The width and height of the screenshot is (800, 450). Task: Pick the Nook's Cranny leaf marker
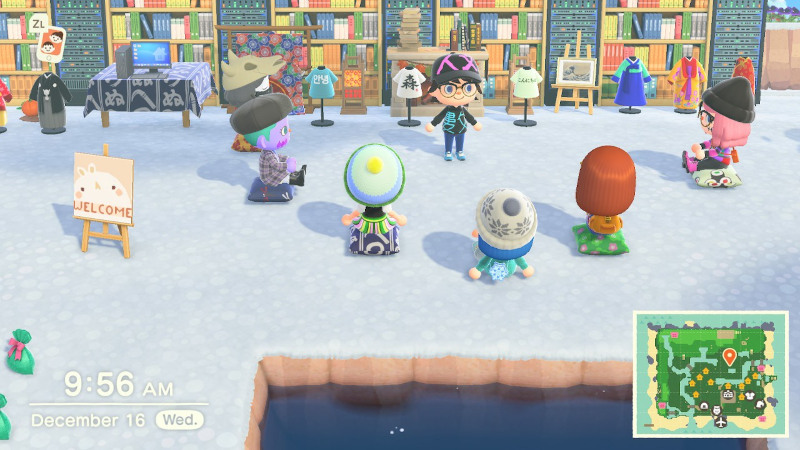[x=760, y=404]
